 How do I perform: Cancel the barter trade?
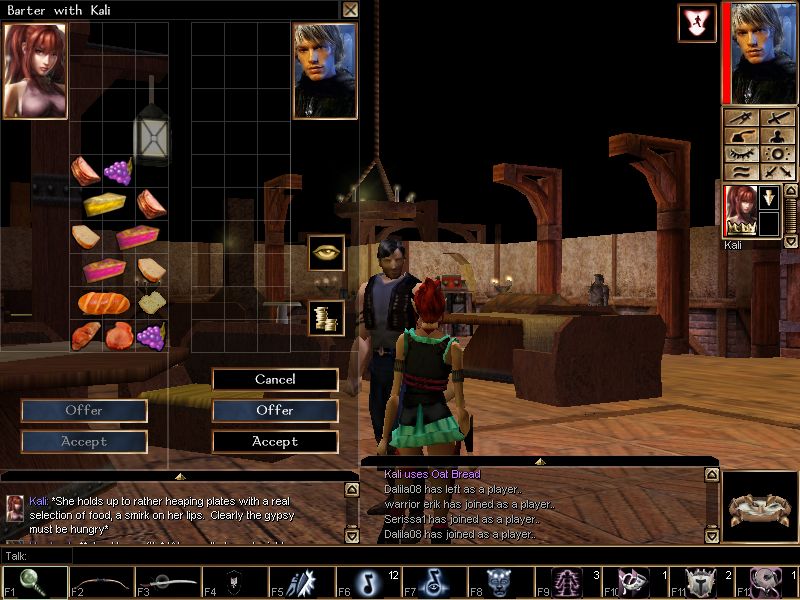(275, 379)
